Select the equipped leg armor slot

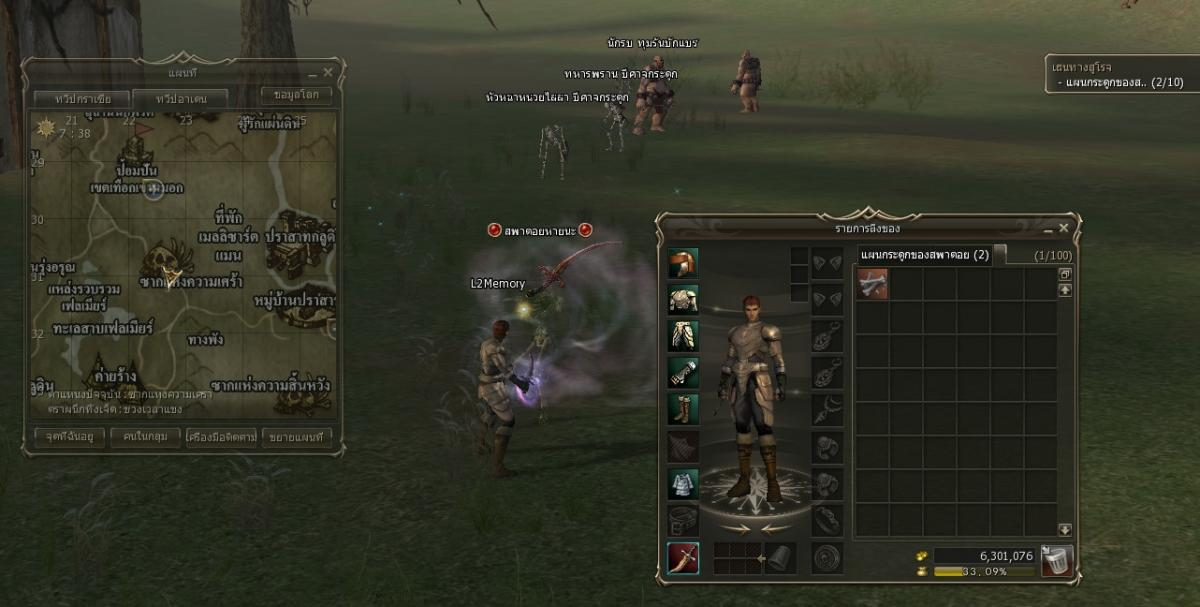coord(683,336)
